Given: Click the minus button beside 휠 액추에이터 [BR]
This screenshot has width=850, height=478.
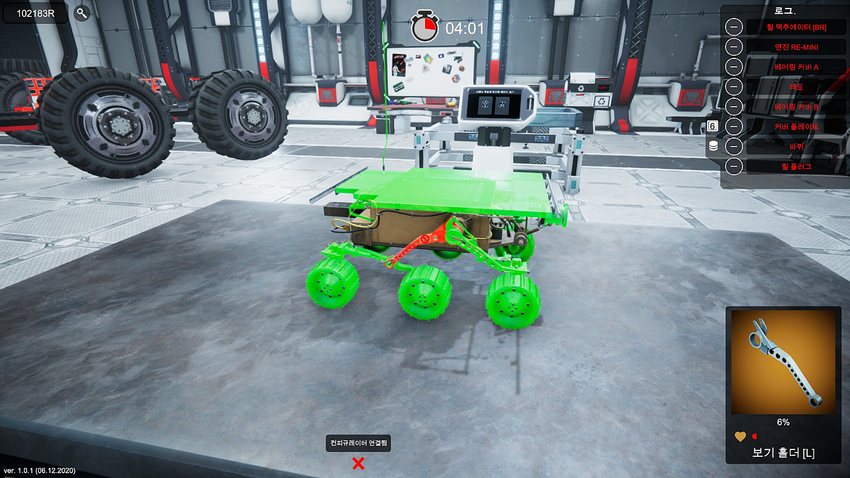Looking at the screenshot, I should coord(733,27).
